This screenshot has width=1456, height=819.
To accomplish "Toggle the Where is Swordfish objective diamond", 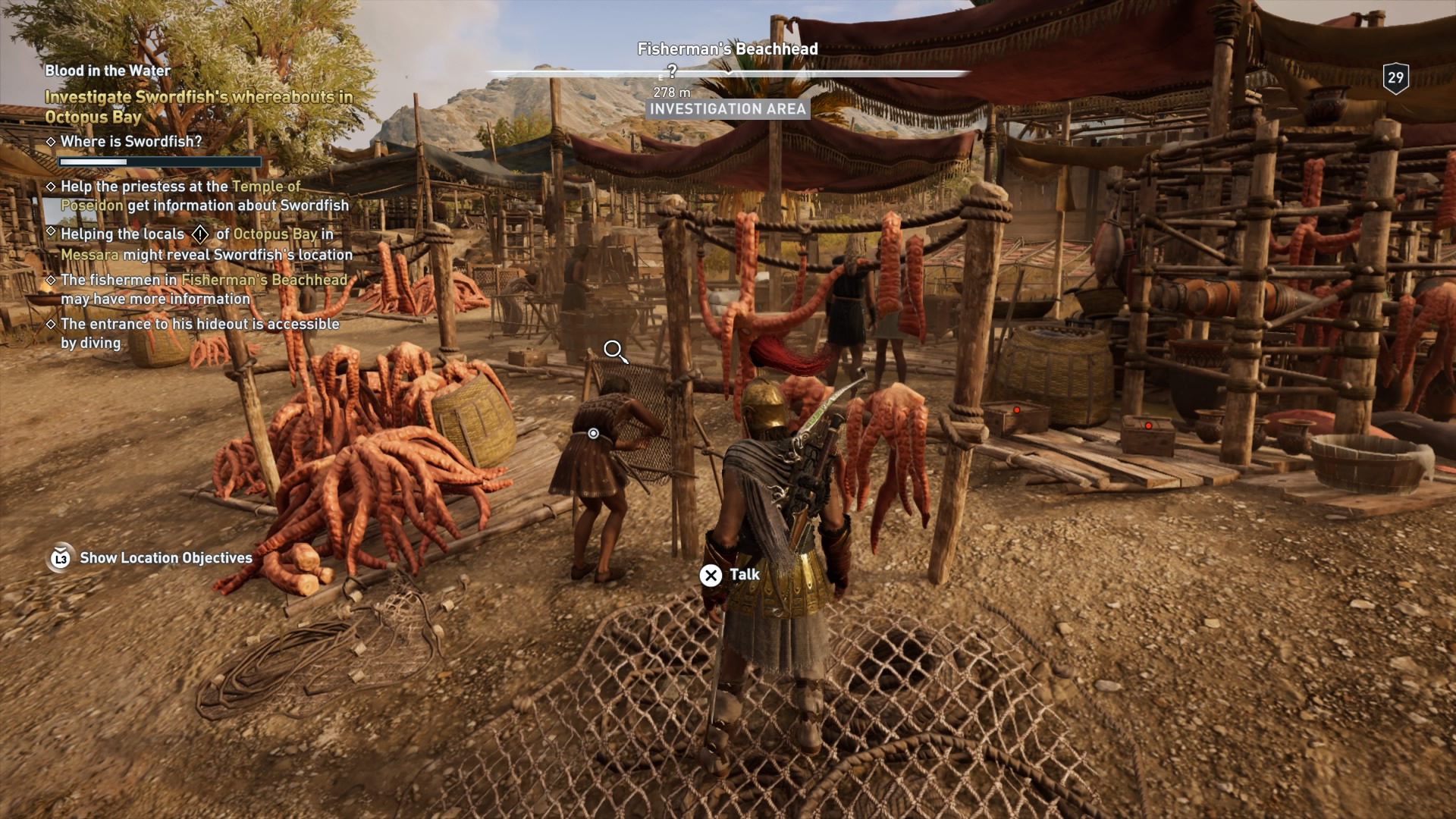I will pyautogui.click(x=52, y=141).
